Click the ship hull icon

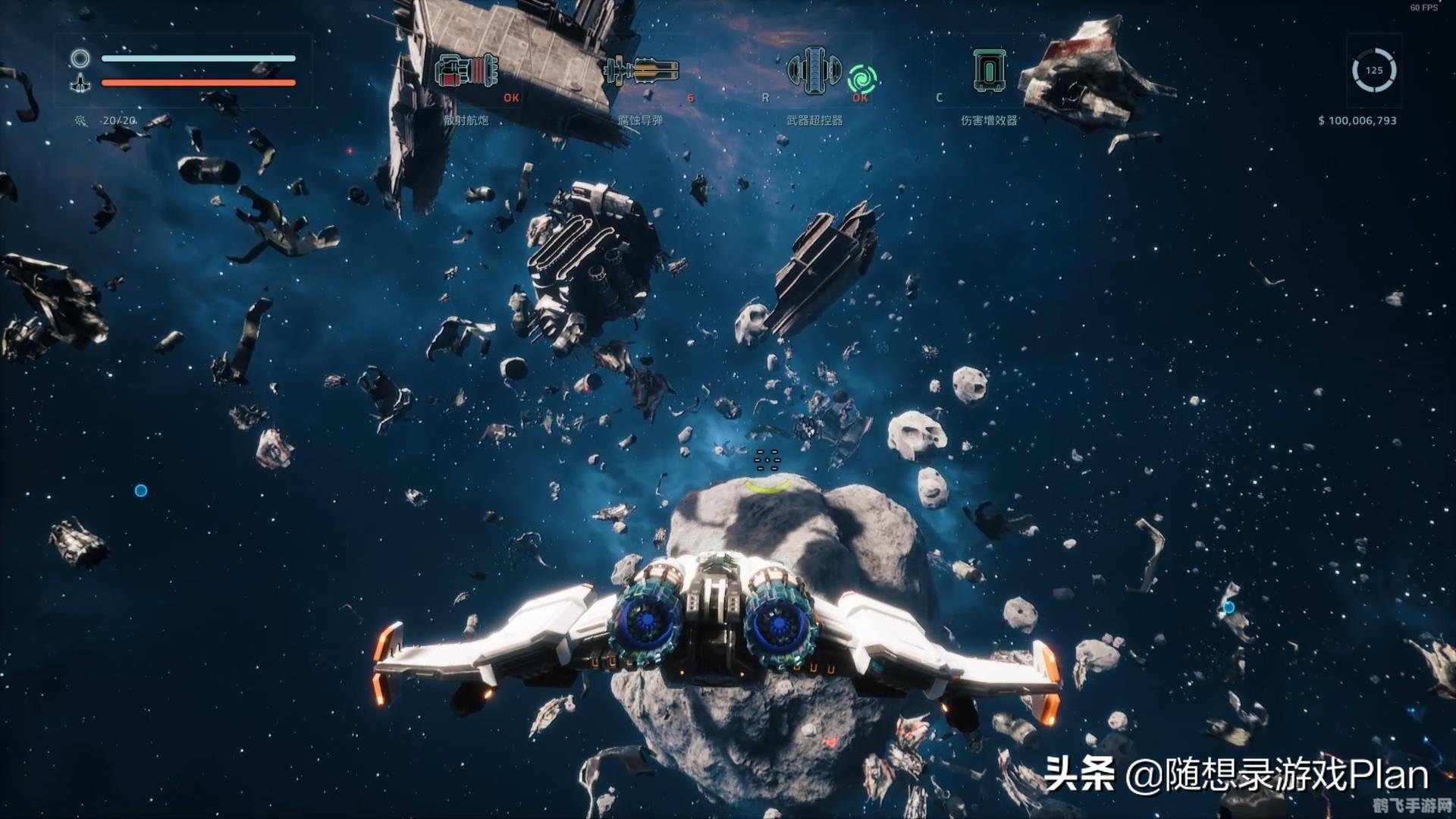coord(80,83)
